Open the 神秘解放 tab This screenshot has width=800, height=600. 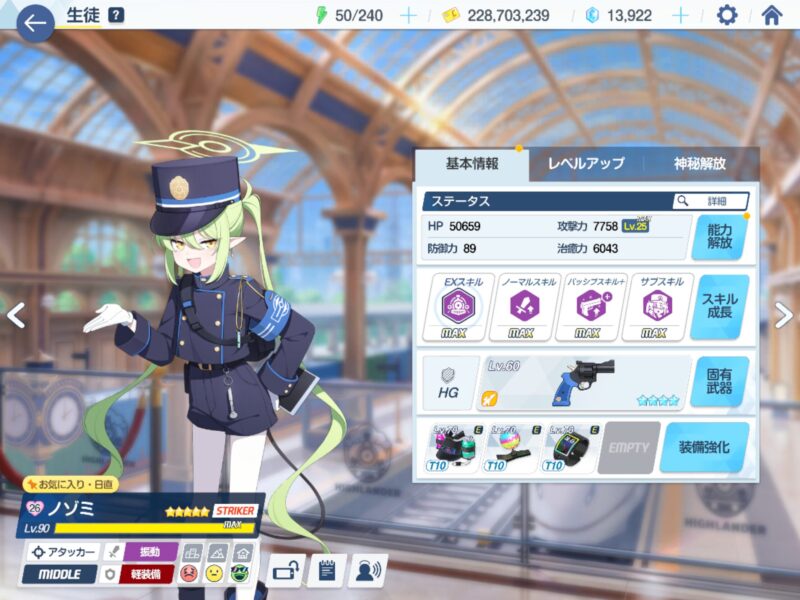700,163
